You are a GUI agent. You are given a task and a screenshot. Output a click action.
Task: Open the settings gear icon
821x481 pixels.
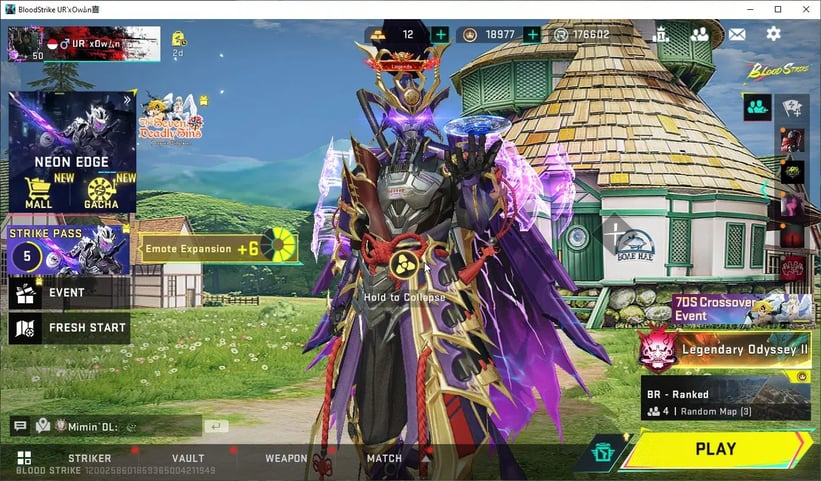tap(773, 34)
